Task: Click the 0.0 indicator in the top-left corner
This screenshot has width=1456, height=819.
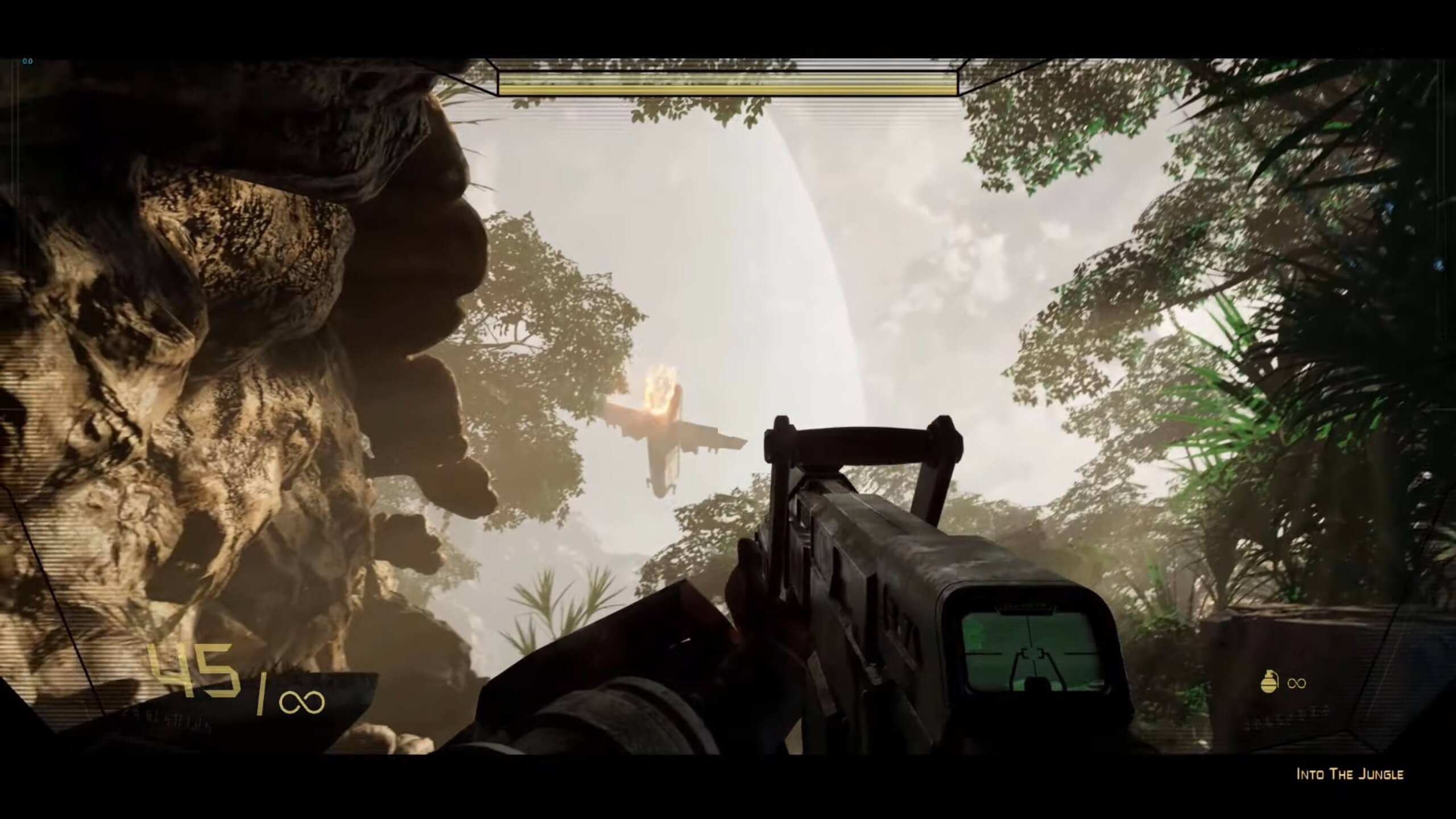Action: pyautogui.click(x=27, y=61)
